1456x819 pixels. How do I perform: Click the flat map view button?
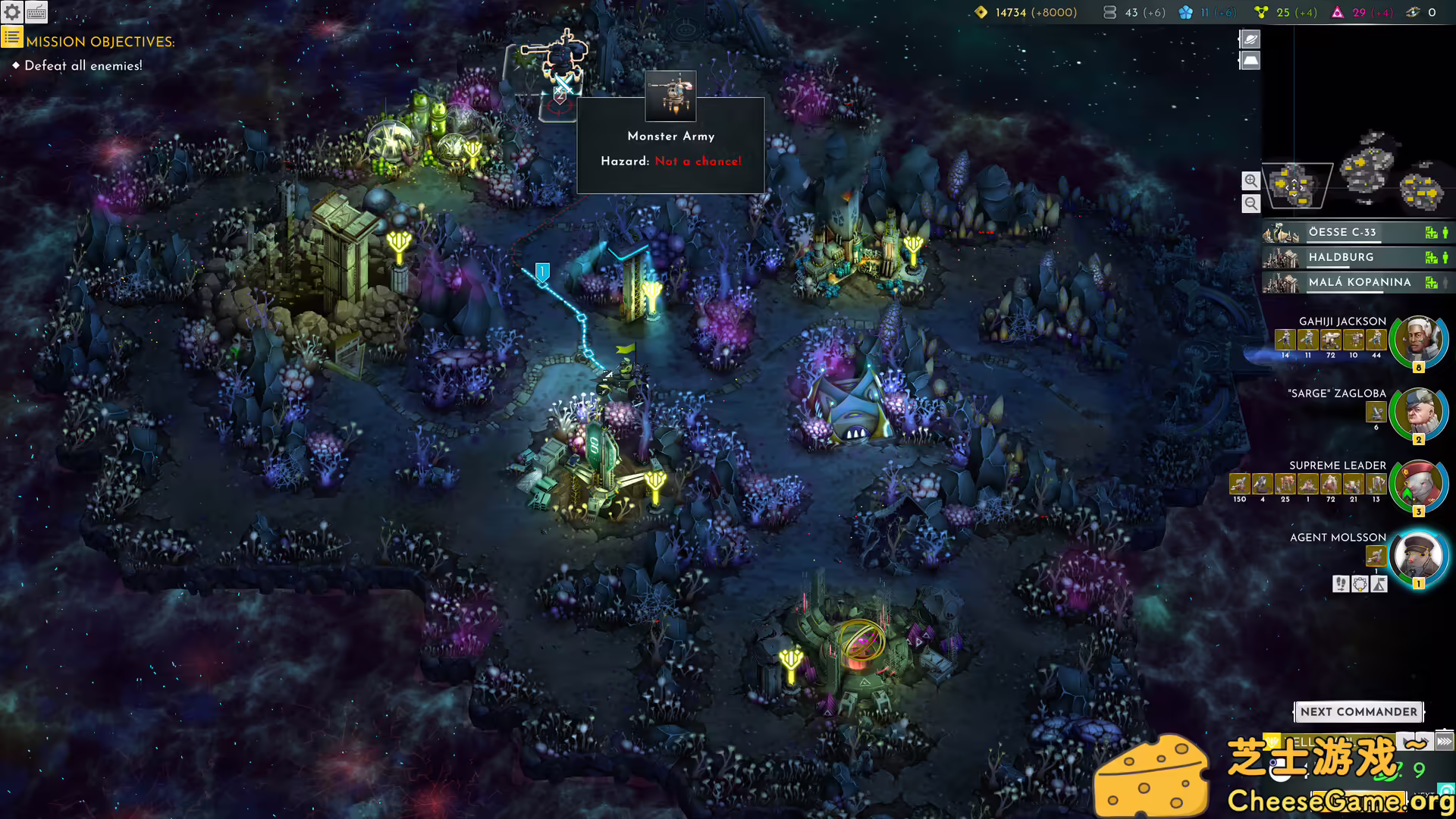[1250, 60]
